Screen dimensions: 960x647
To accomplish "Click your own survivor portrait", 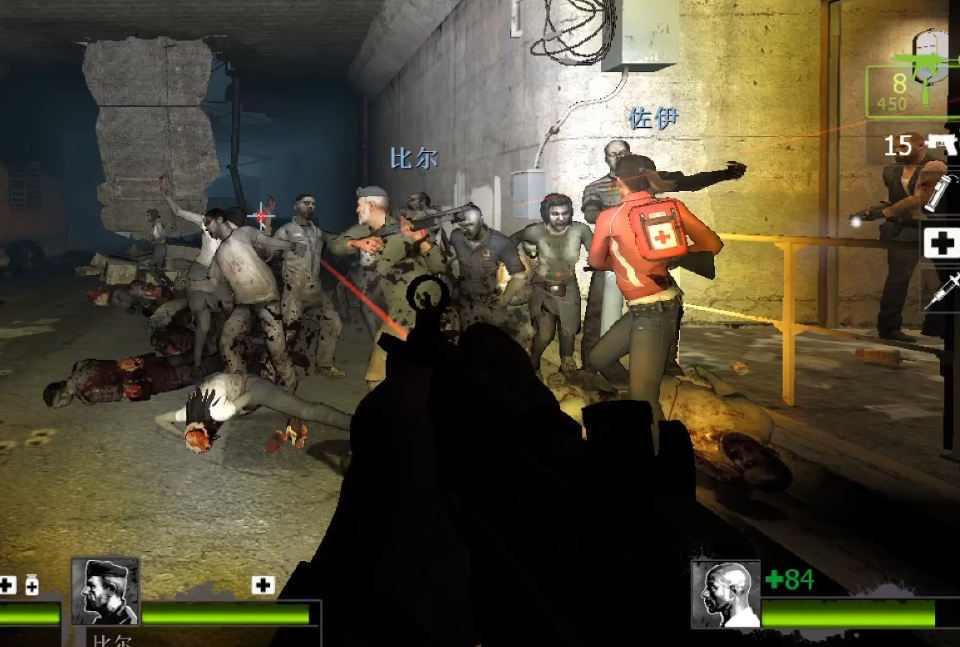I will coord(725,594).
